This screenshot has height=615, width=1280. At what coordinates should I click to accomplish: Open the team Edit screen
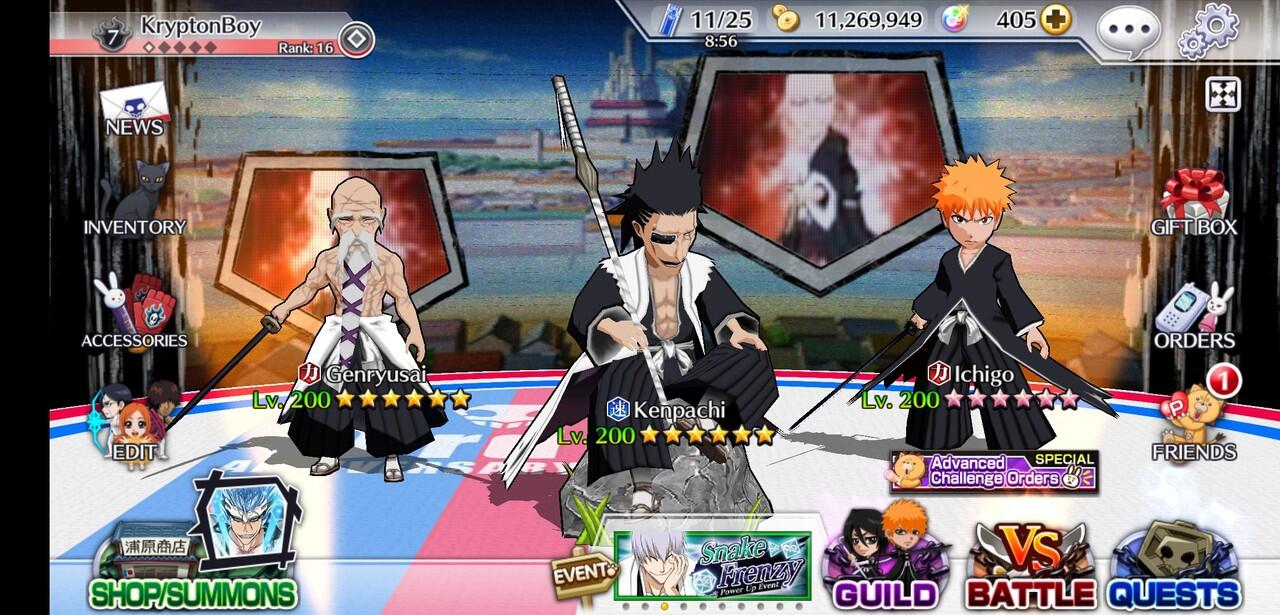click(x=134, y=425)
